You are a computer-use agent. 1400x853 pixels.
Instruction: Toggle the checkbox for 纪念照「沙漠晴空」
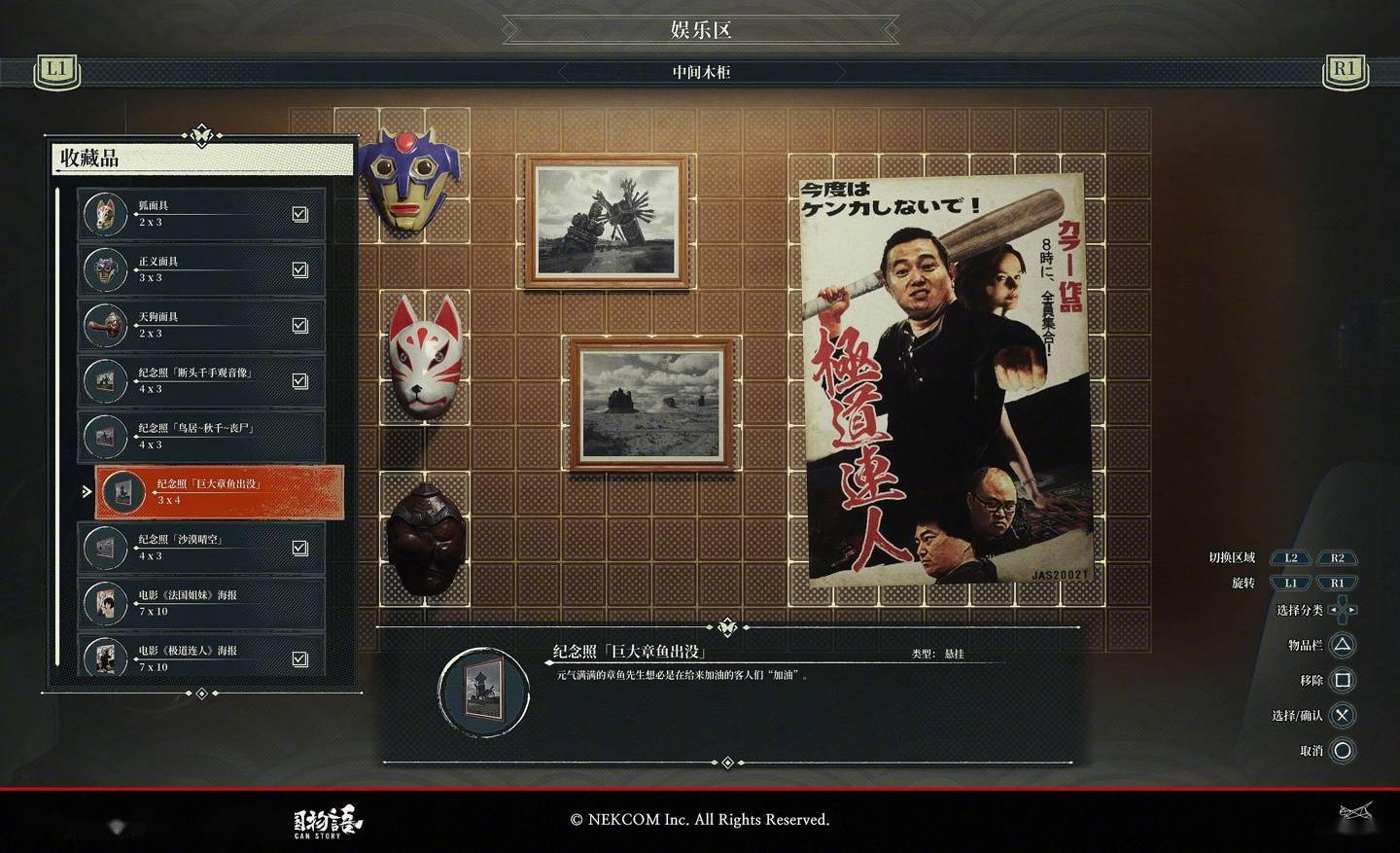[300, 548]
